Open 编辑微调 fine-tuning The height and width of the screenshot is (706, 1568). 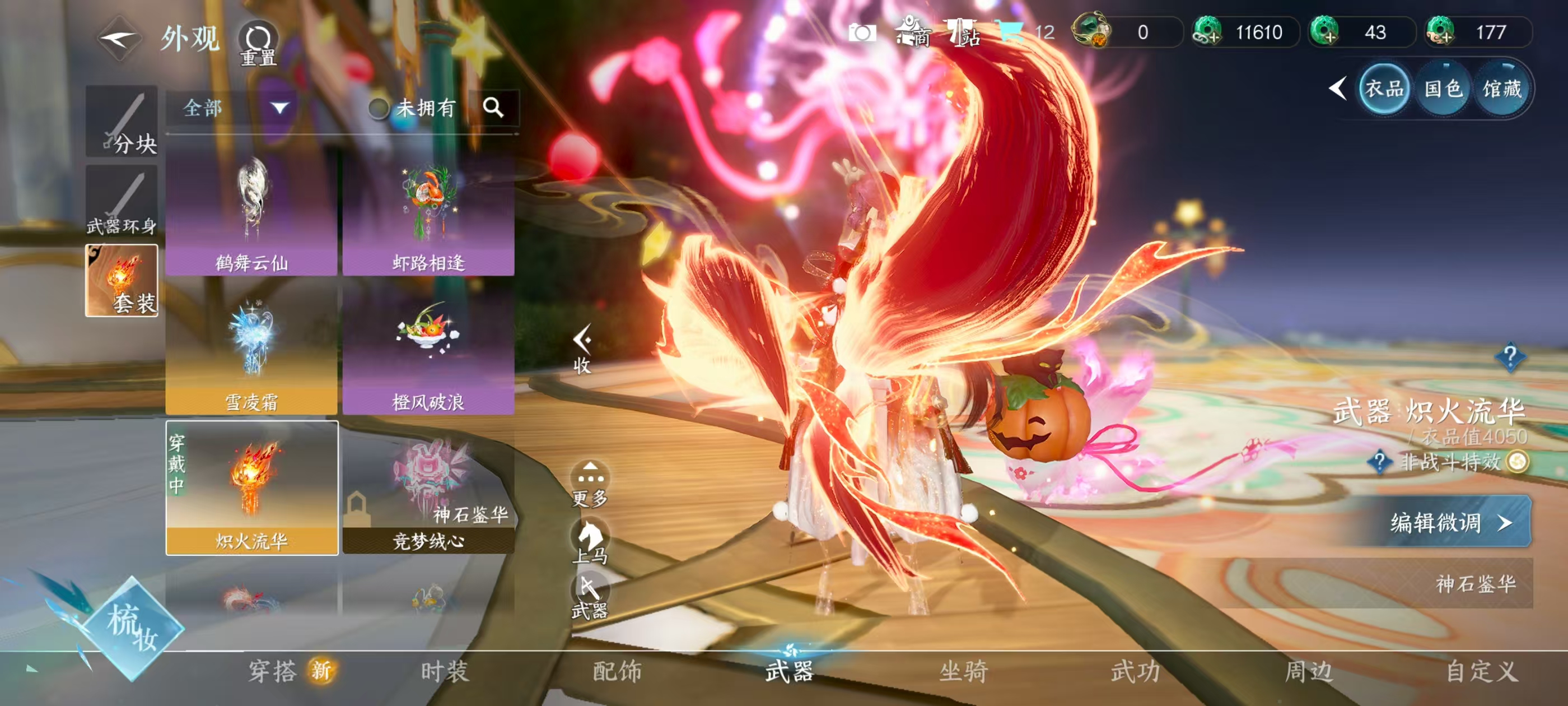1448,523
